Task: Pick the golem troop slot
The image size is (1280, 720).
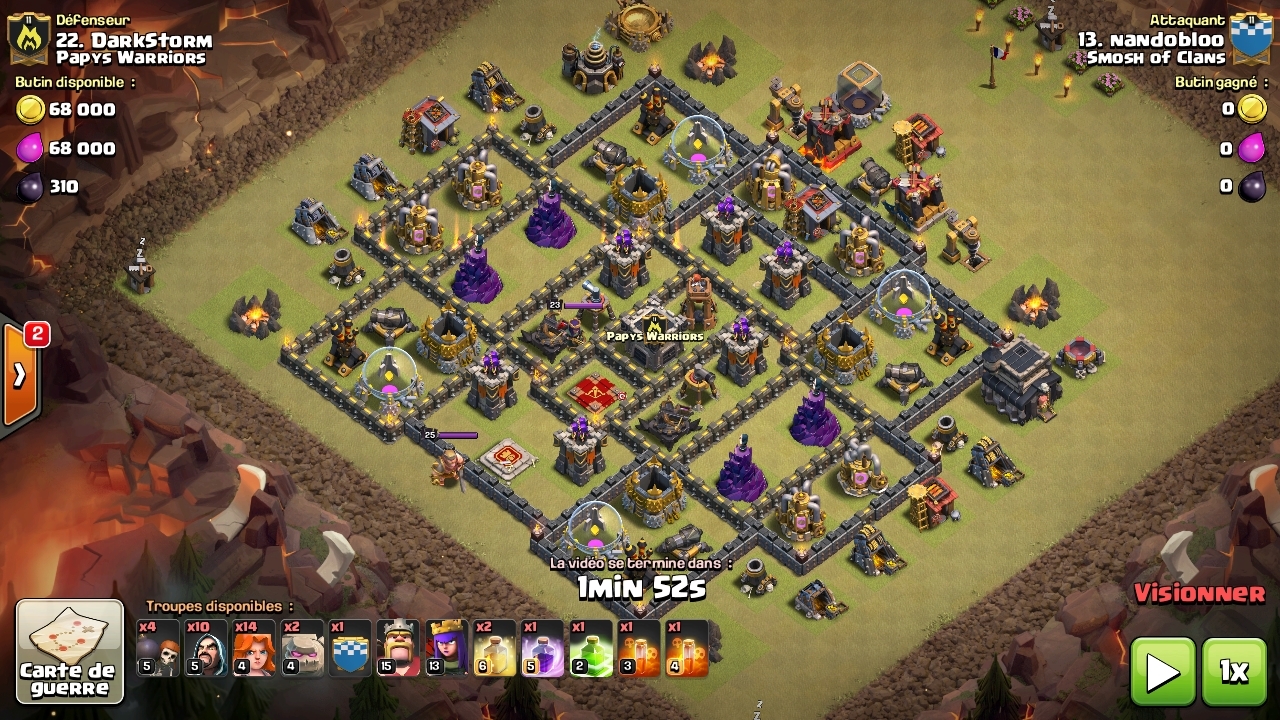Action: coord(303,648)
